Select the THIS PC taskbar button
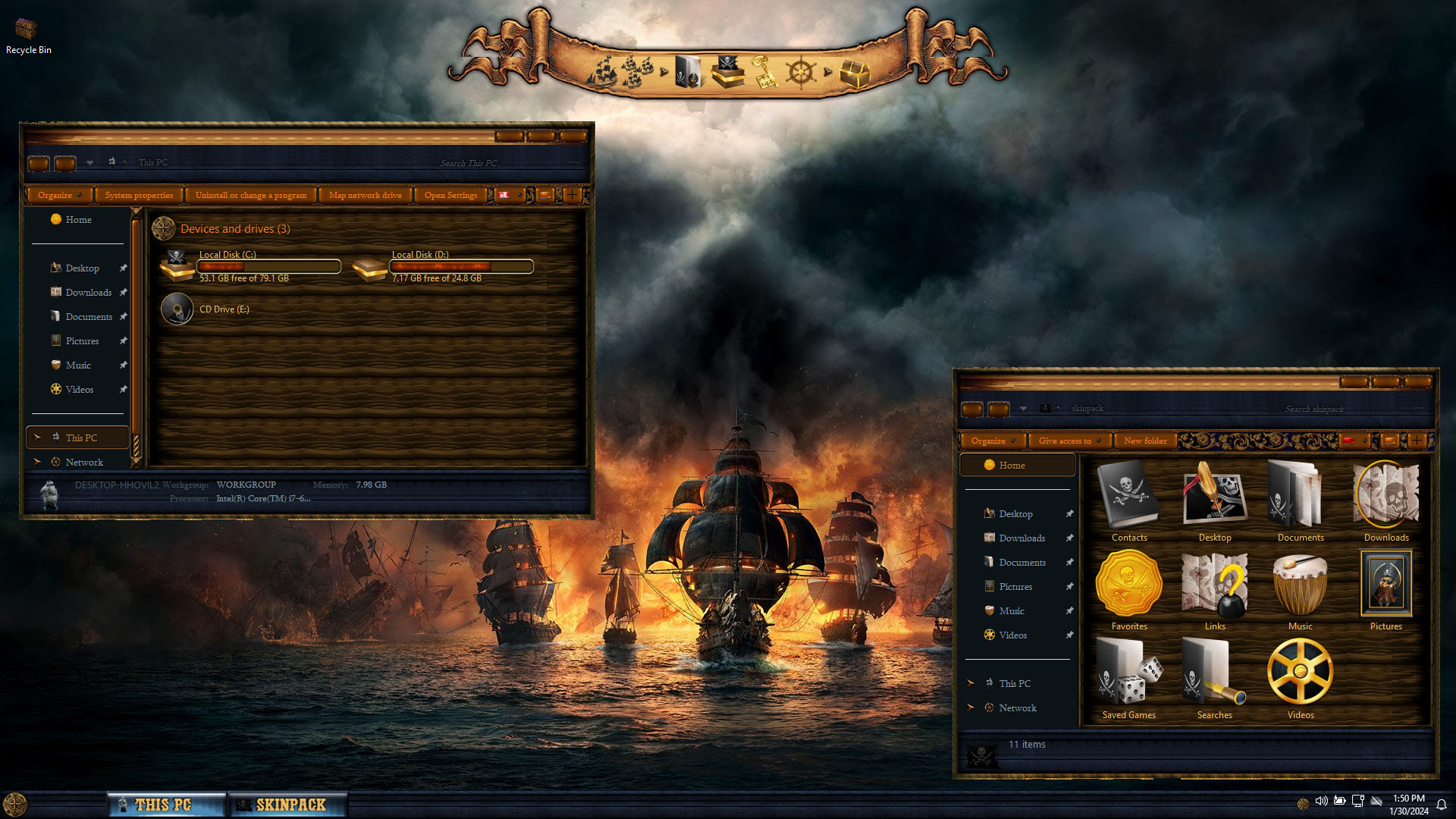 click(167, 805)
